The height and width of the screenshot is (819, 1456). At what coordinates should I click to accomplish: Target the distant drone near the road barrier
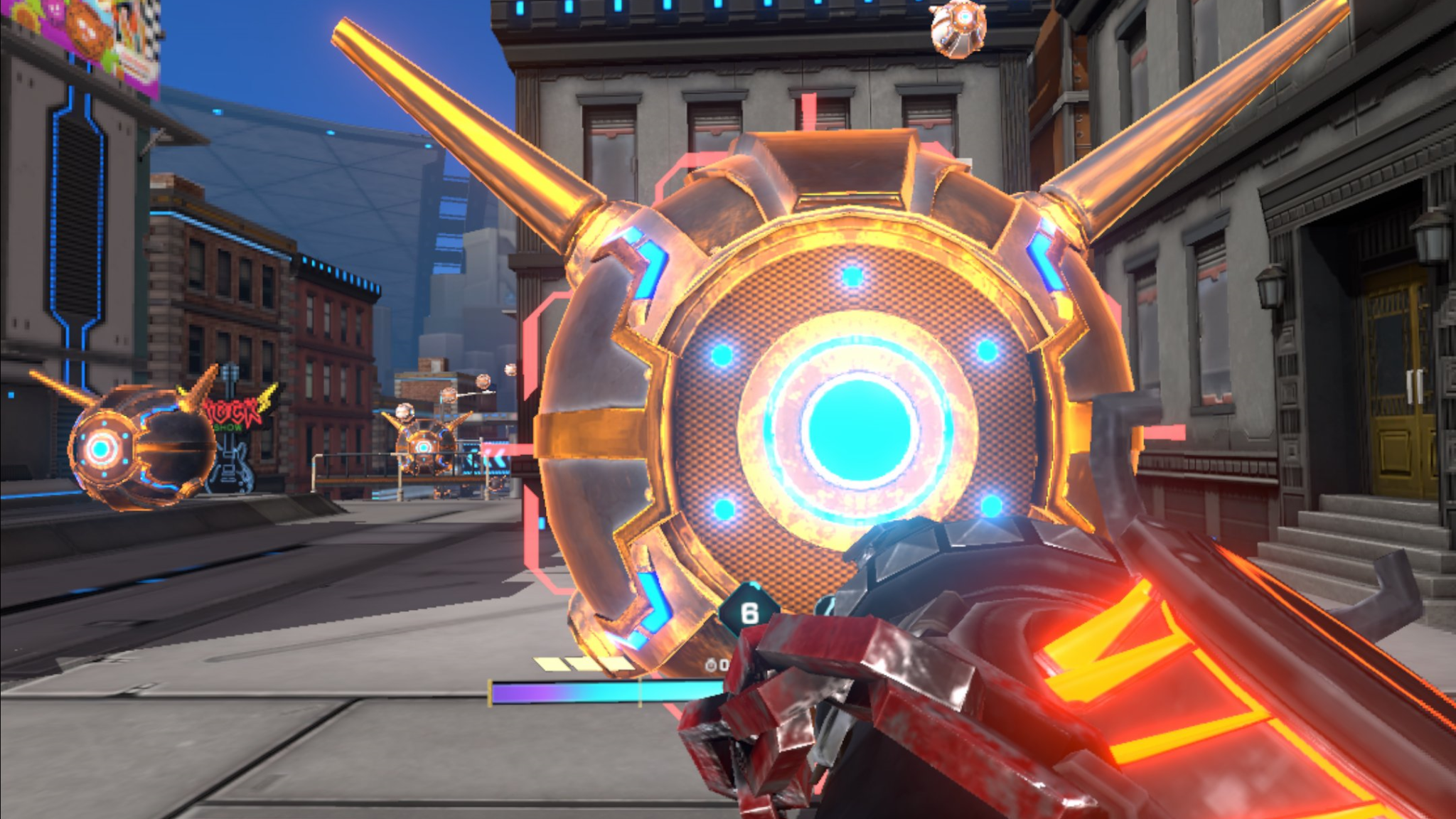click(423, 448)
